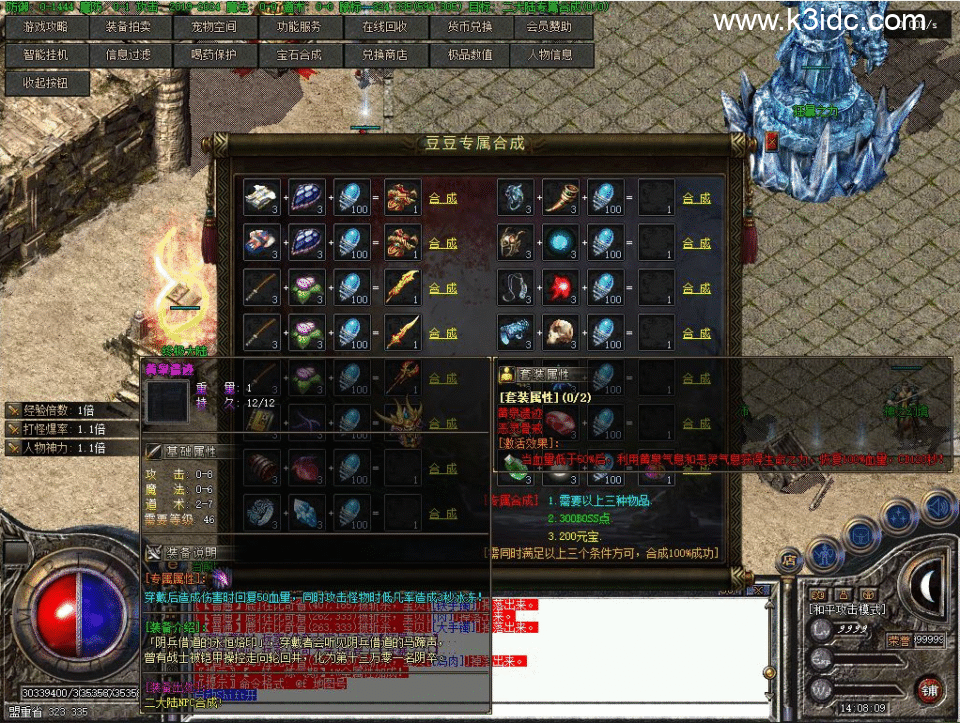The image size is (960, 723).
Task: Open the red 铺 shop button
Action: pos(930,691)
